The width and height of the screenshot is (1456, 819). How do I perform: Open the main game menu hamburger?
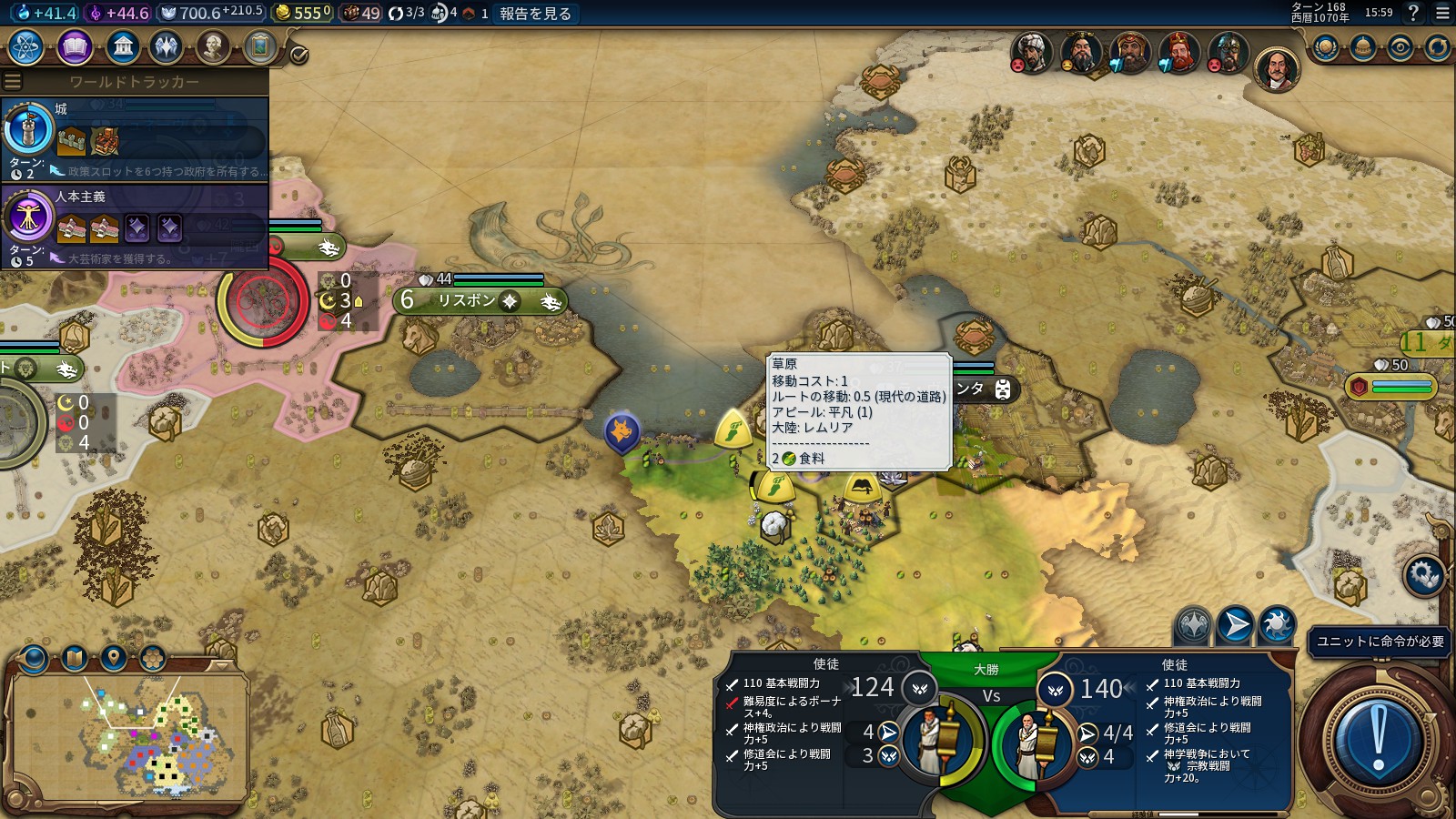point(1442,13)
